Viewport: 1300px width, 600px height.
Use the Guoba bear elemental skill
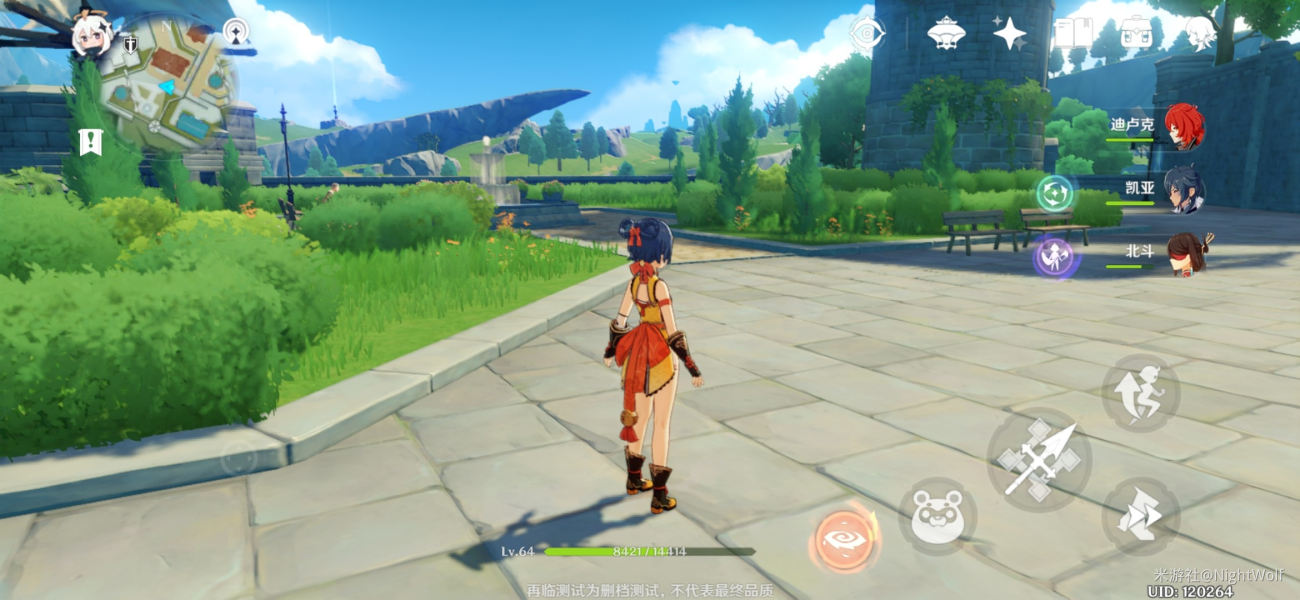coord(937,517)
